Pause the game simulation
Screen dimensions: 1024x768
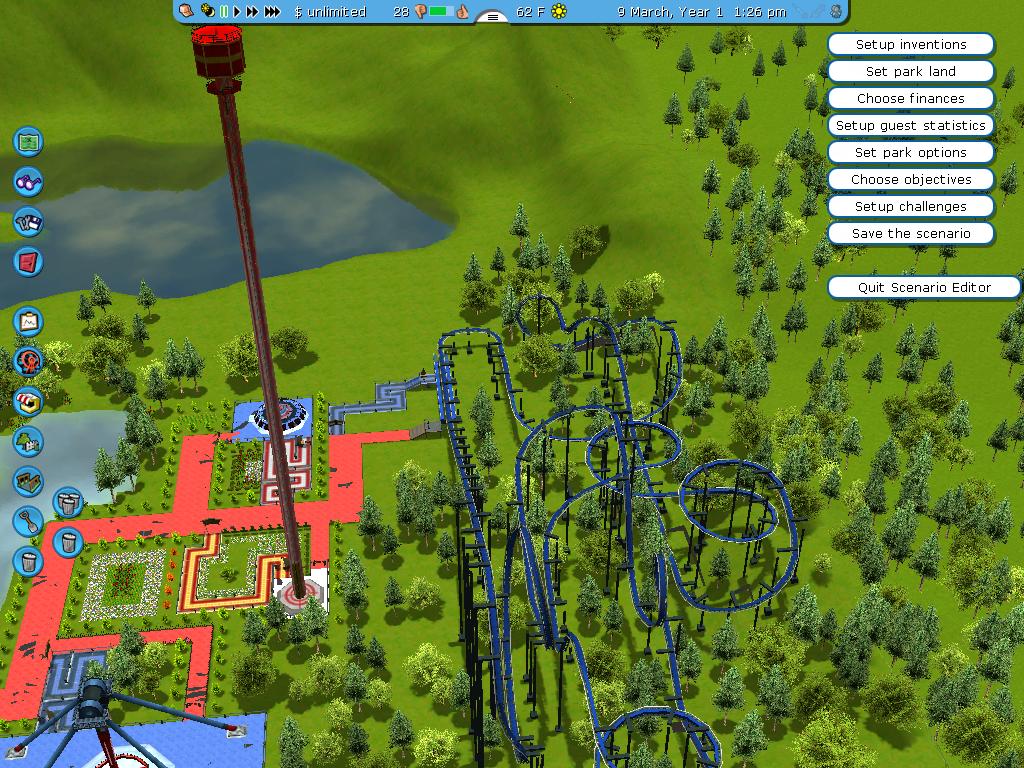tap(224, 12)
